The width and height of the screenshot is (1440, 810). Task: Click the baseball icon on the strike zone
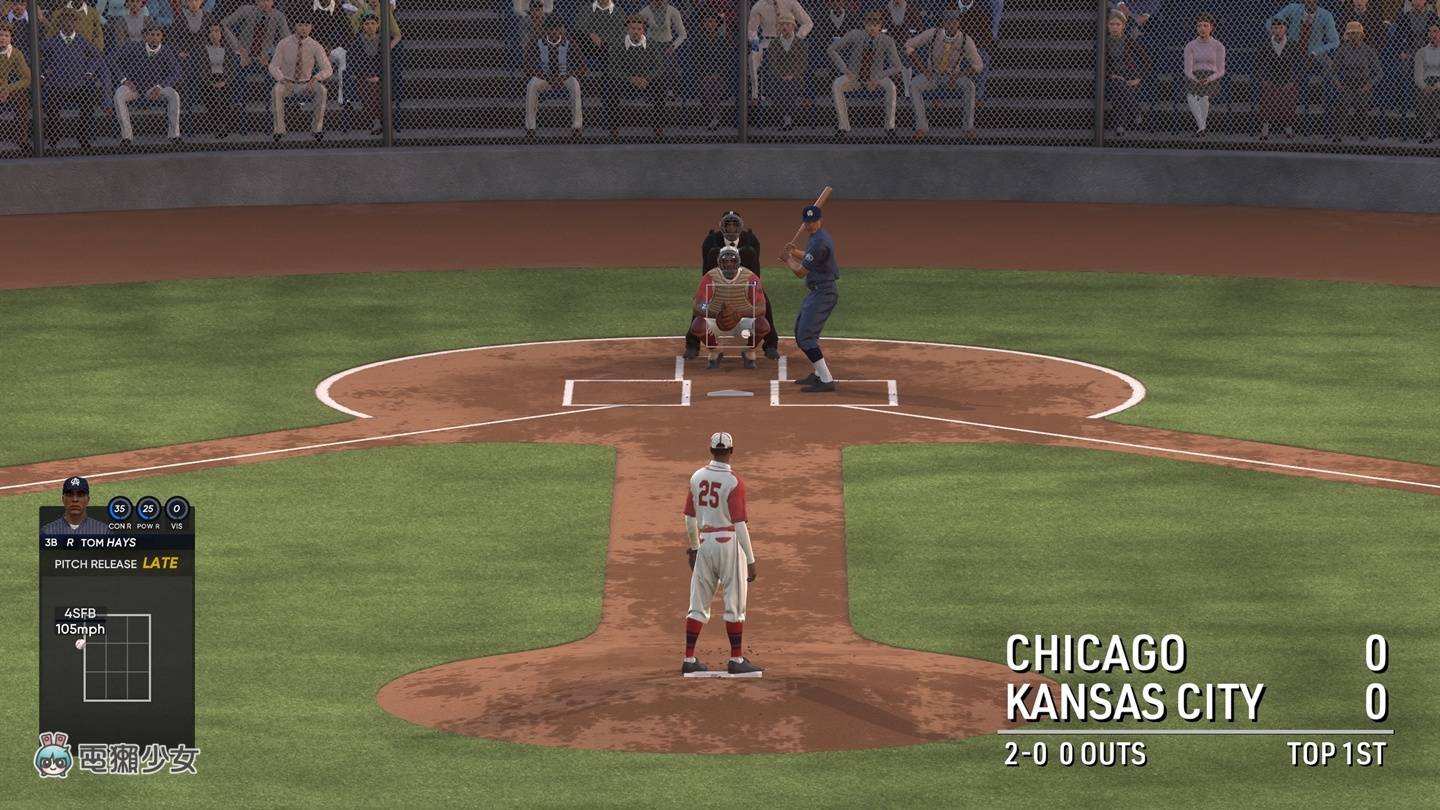click(80, 643)
